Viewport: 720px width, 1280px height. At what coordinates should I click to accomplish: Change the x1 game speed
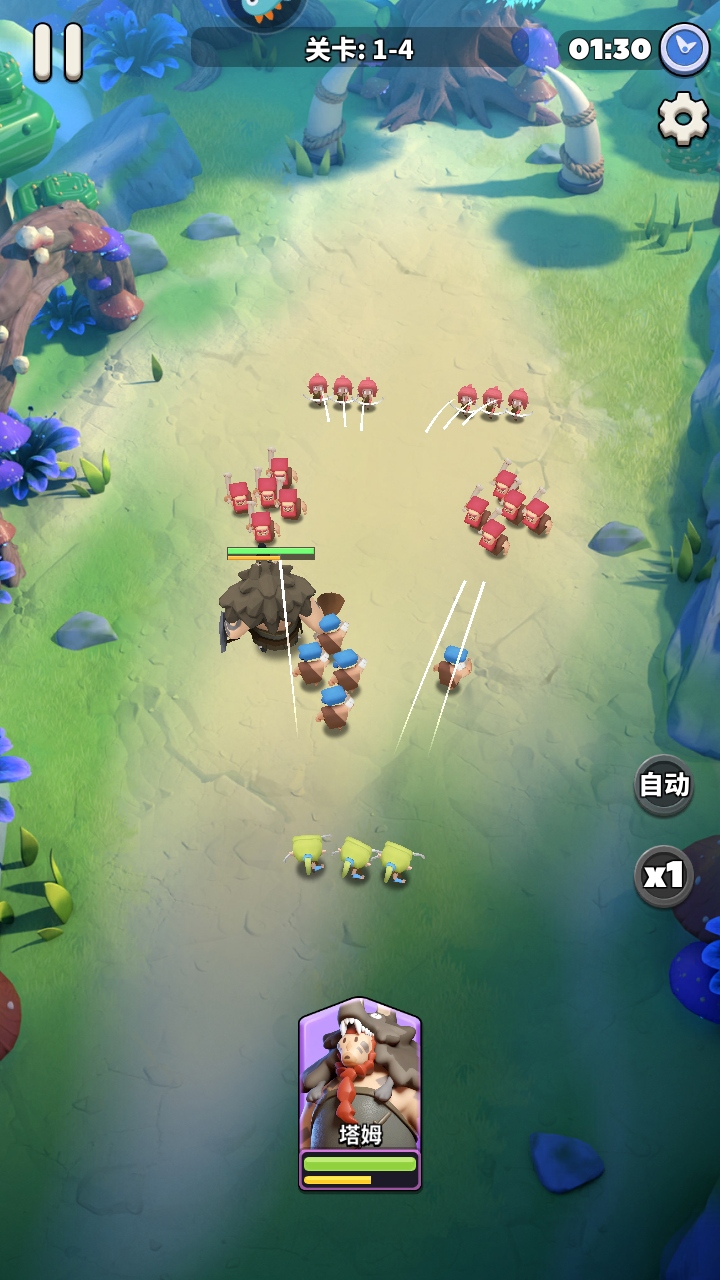tap(664, 876)
